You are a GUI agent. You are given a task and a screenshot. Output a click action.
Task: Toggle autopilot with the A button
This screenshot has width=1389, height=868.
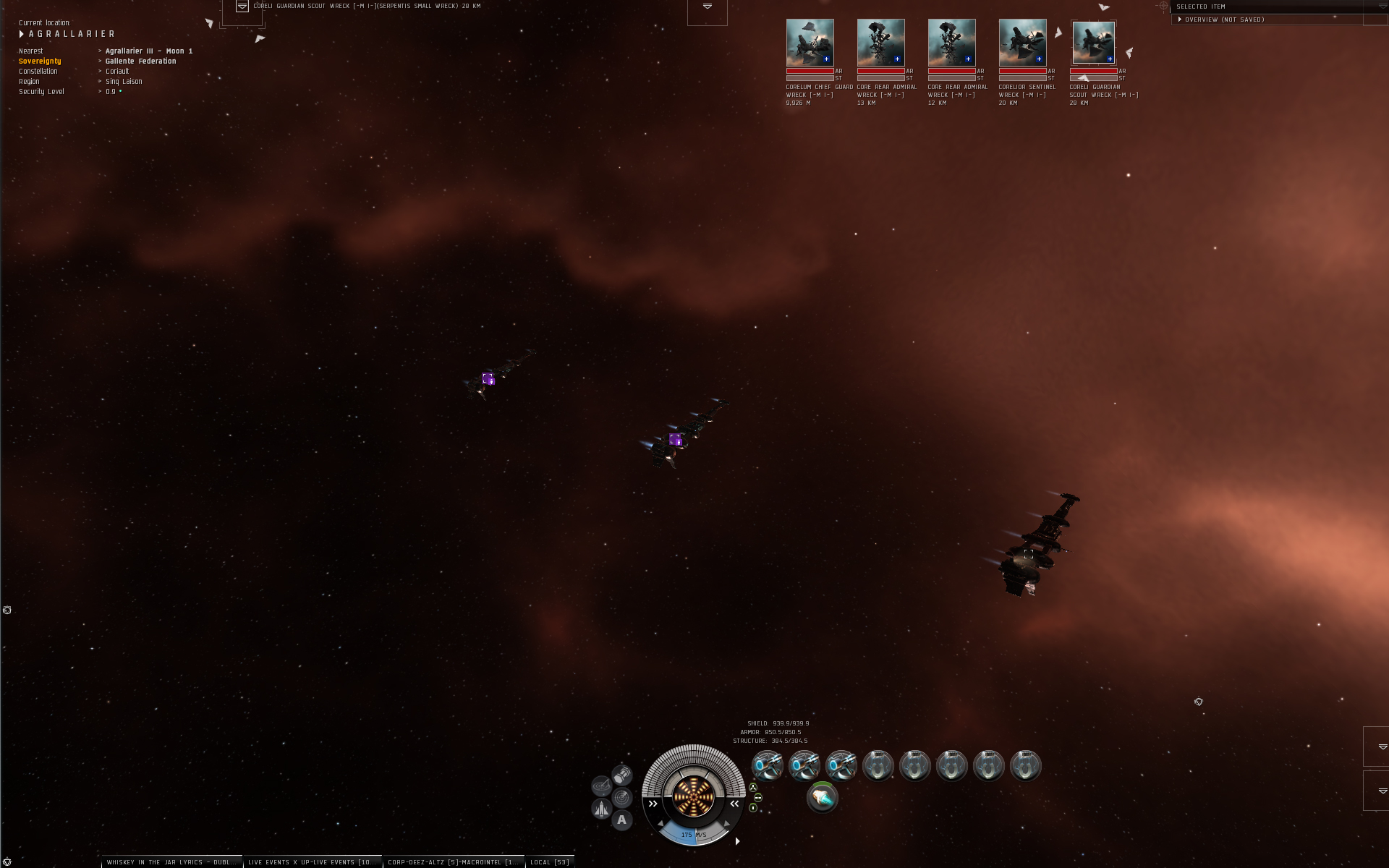point(621,820)
